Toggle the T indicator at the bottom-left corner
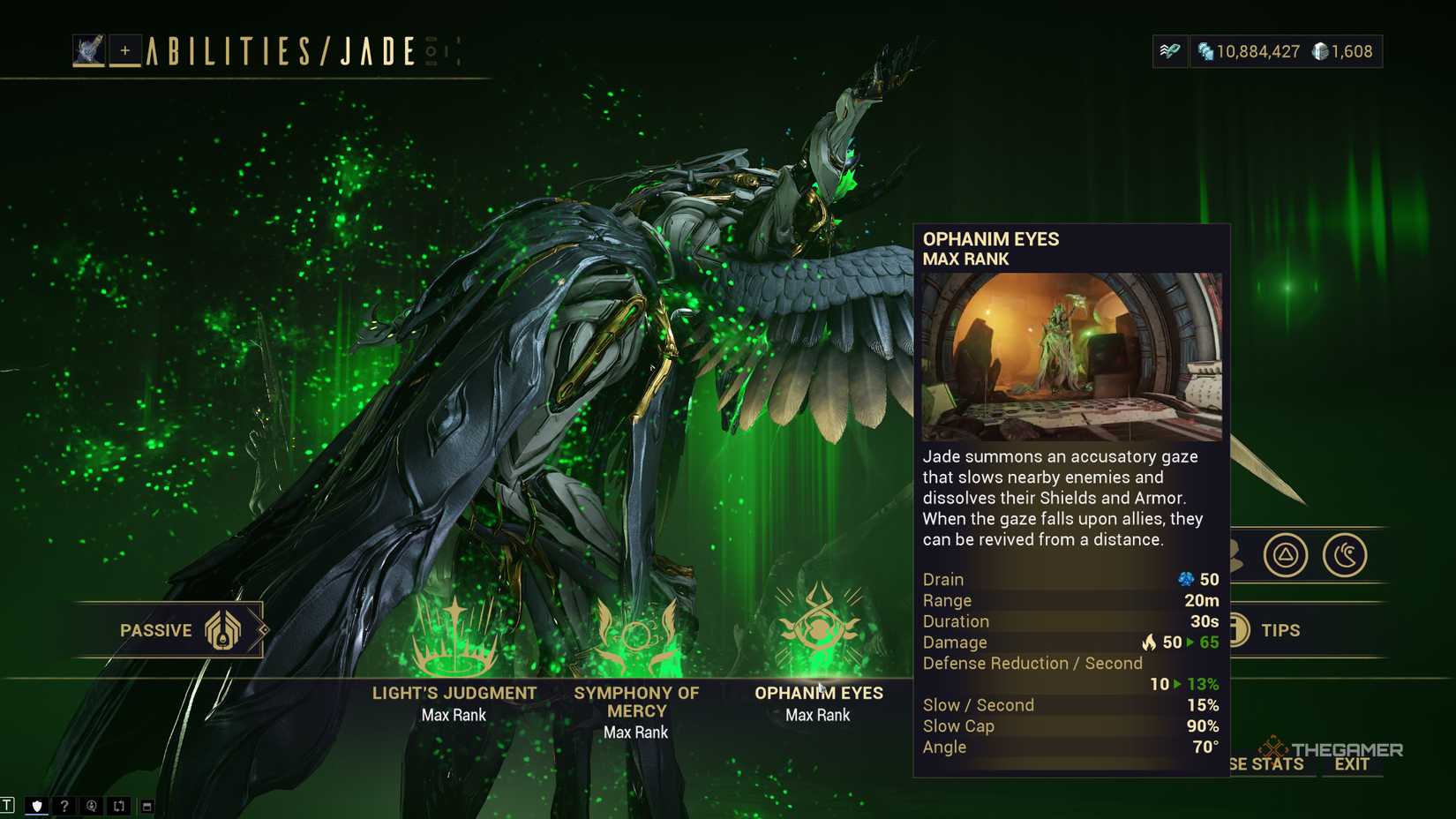Viewport: 1456px width, 819px height. pos(6,805)
